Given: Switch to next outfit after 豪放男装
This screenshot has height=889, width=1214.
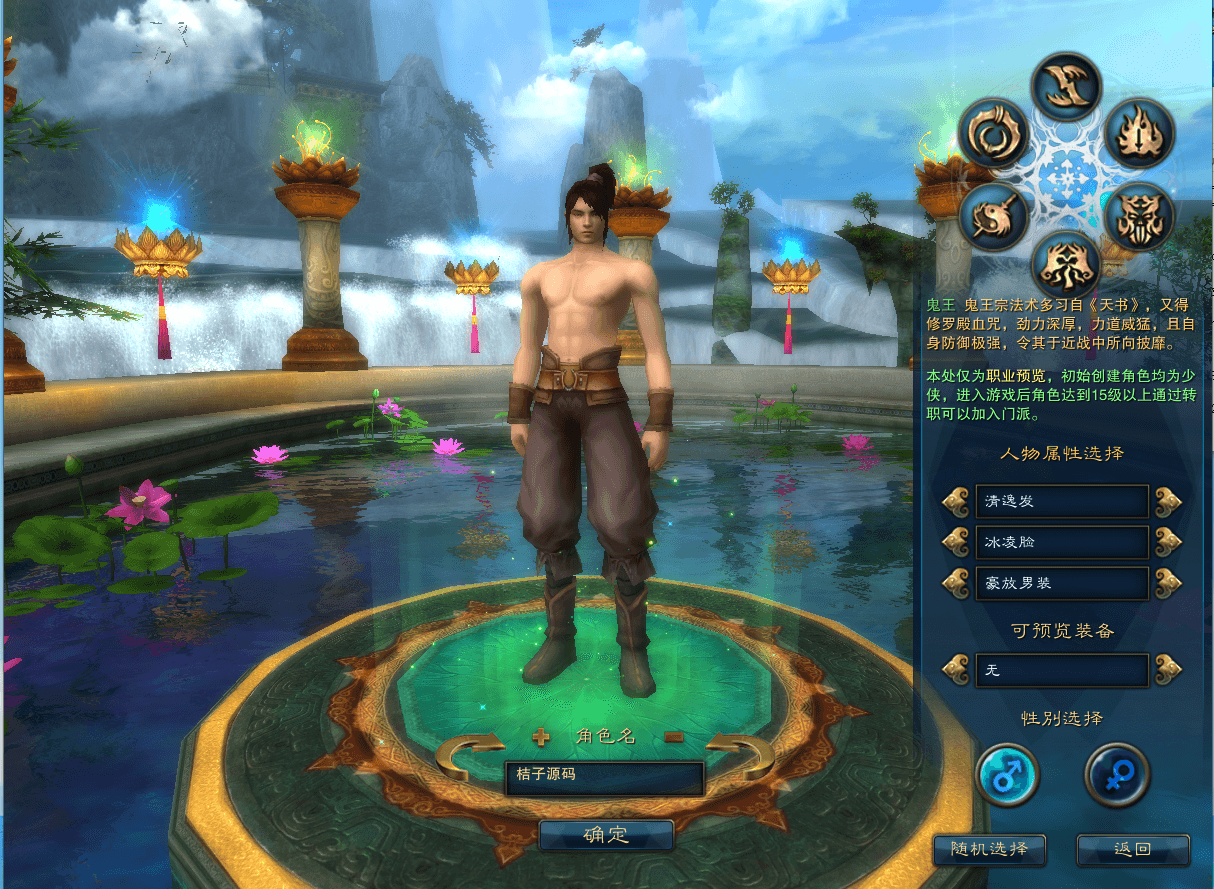Looking at the screenshot, I should pos(1168,583).
